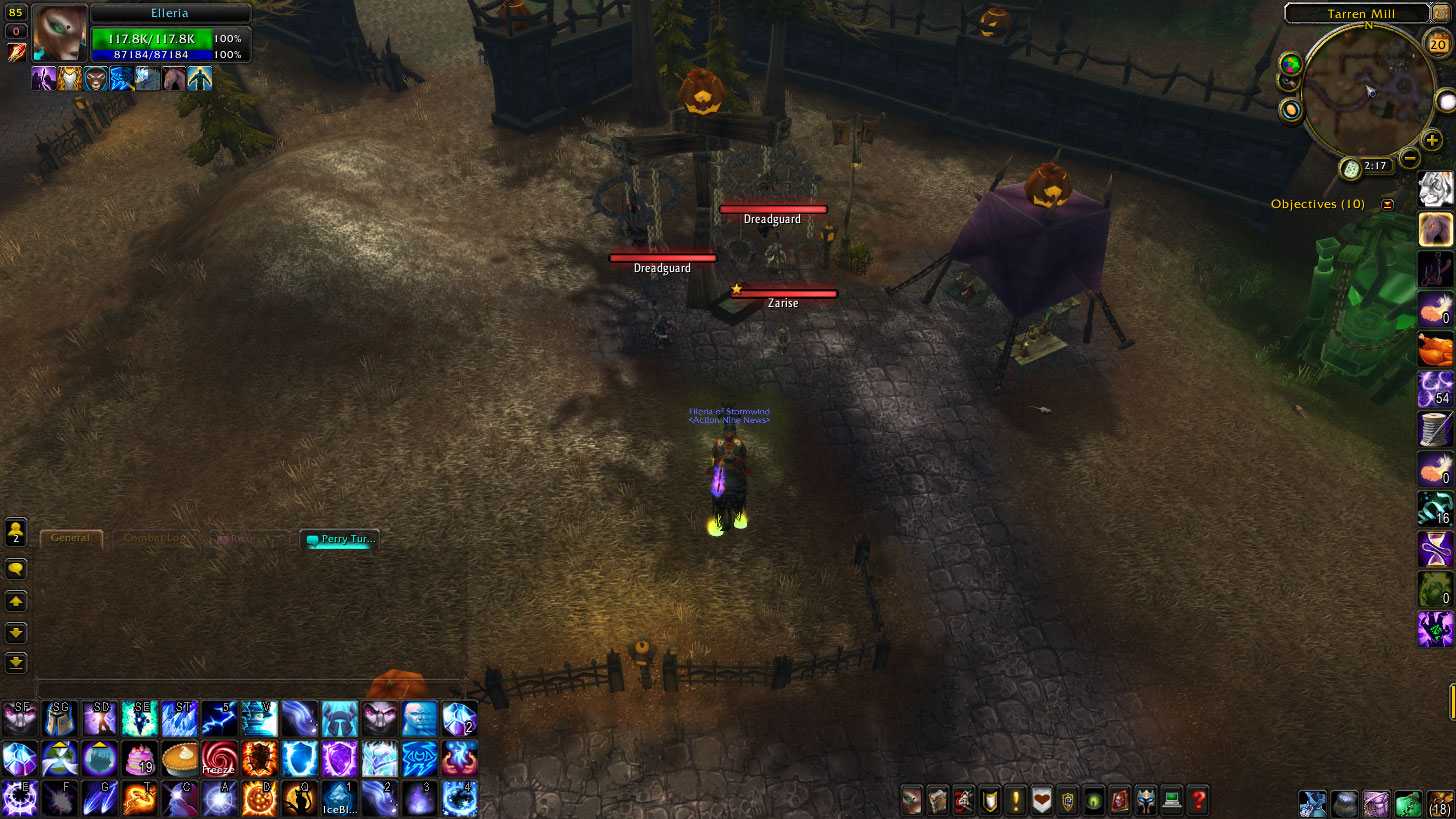Image resolution: width=1456 pixels, height=819 pixels.
Task: Open the quest log exclamation mark button
Action: pyautogui.click(x=1016, y=800)
